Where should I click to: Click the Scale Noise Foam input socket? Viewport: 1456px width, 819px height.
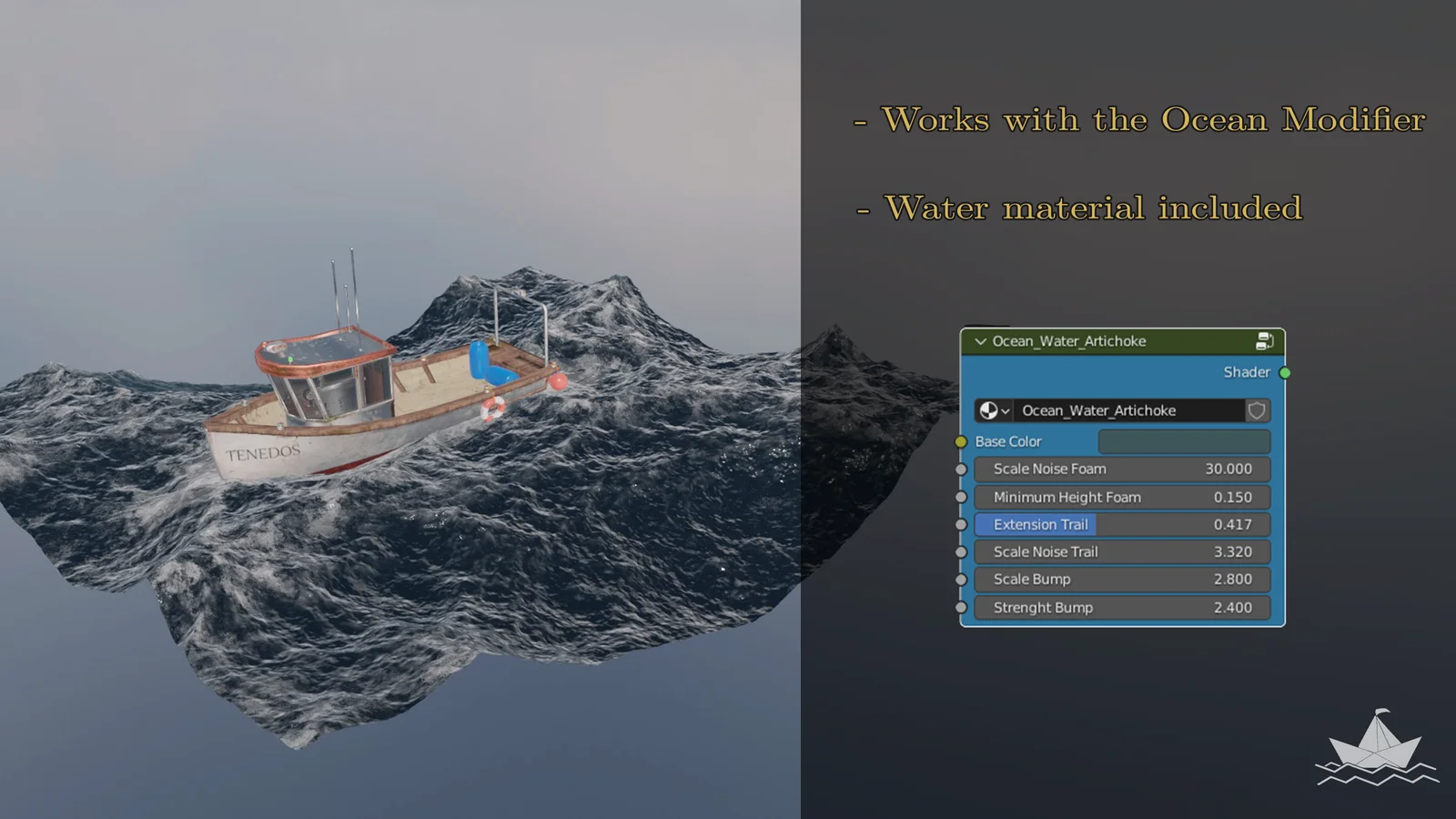point(962,470)
